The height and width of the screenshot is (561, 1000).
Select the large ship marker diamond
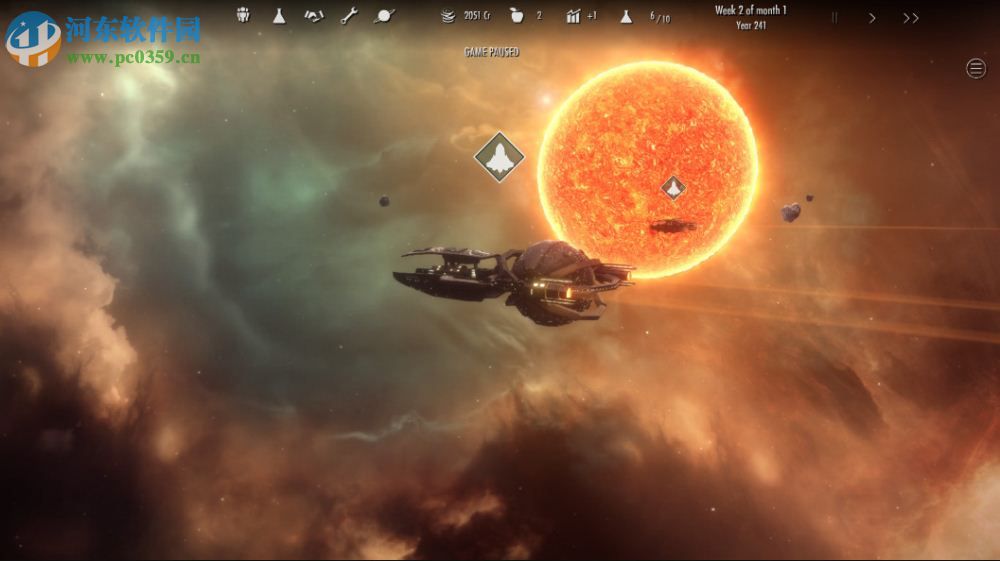click(499, 156)
